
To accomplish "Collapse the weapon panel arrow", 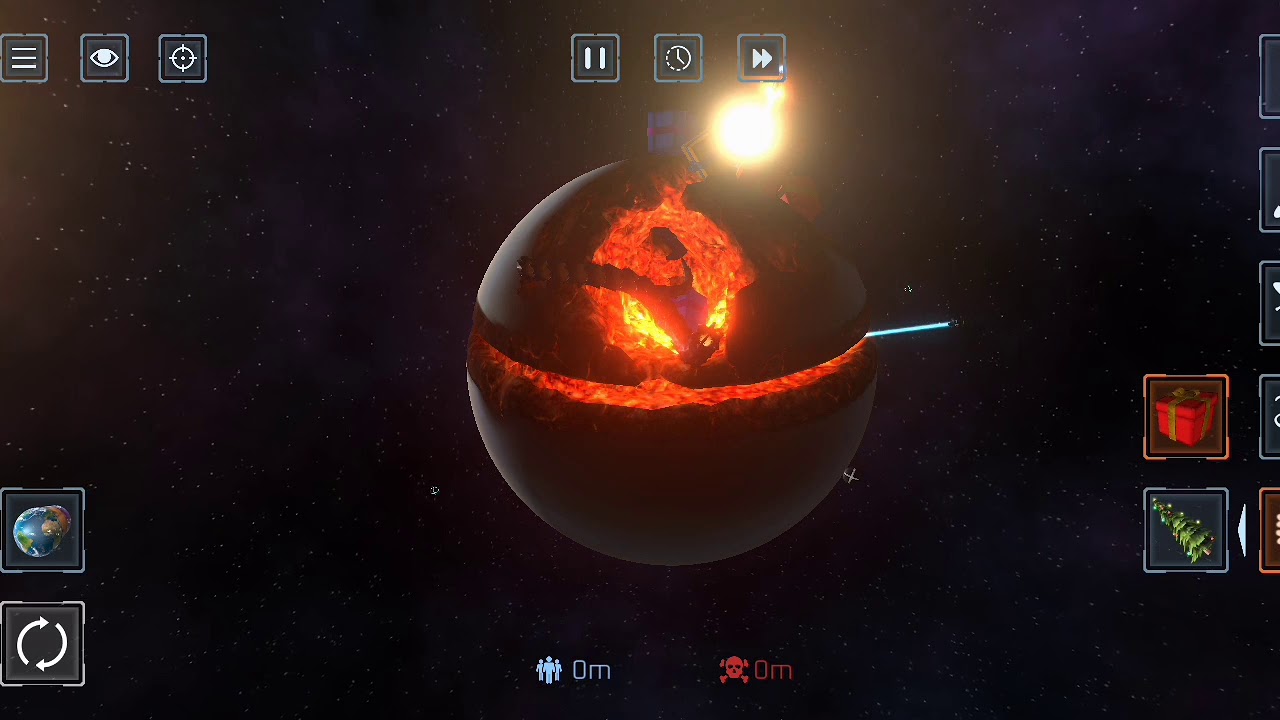I will tap(1243, 530).
